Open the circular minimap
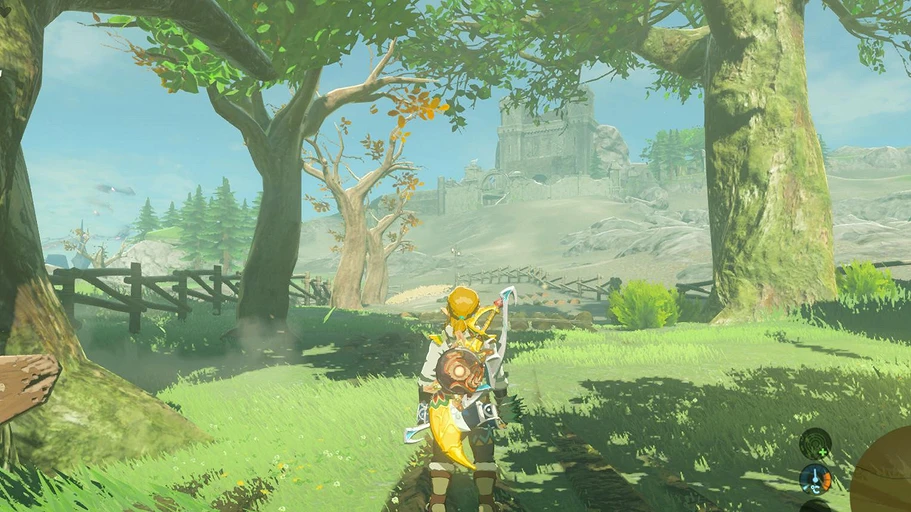The image size is (911, 512). 884,474
